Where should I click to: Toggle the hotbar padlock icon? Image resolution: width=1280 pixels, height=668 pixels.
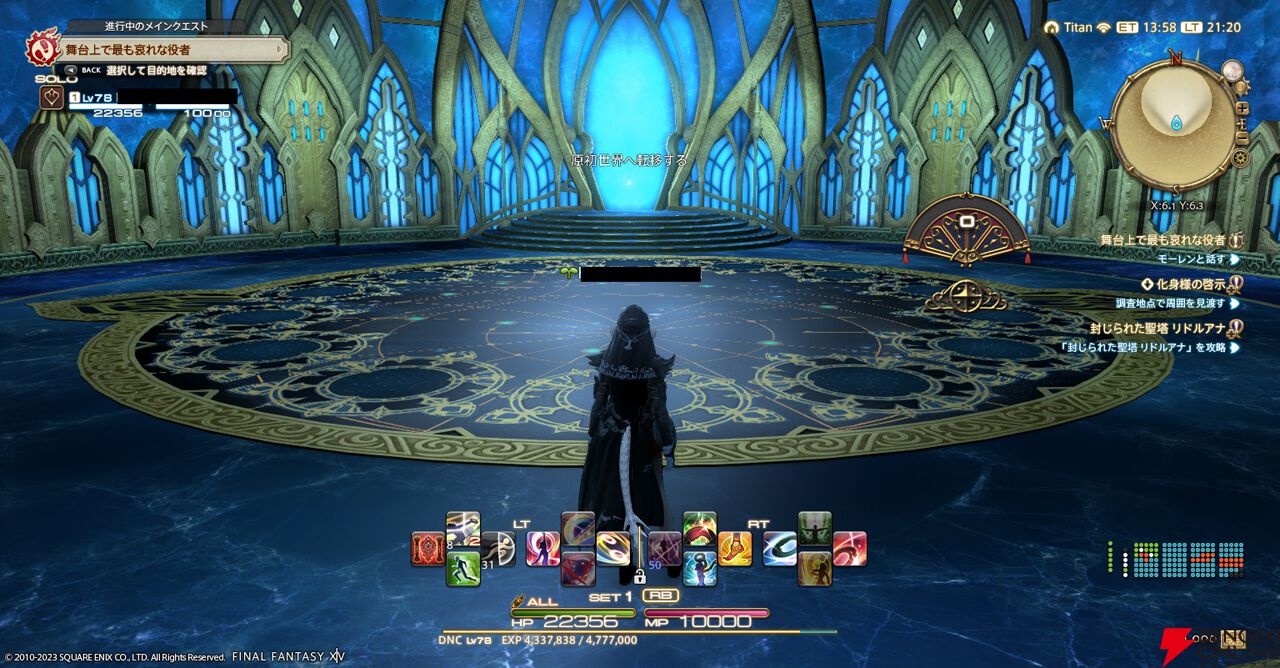(x=639, y=576)
